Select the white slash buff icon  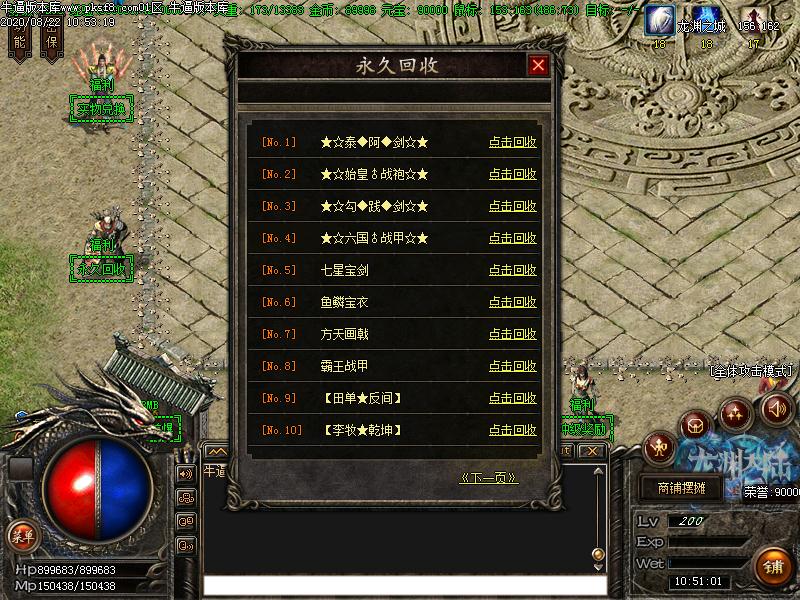coord(659,19)
